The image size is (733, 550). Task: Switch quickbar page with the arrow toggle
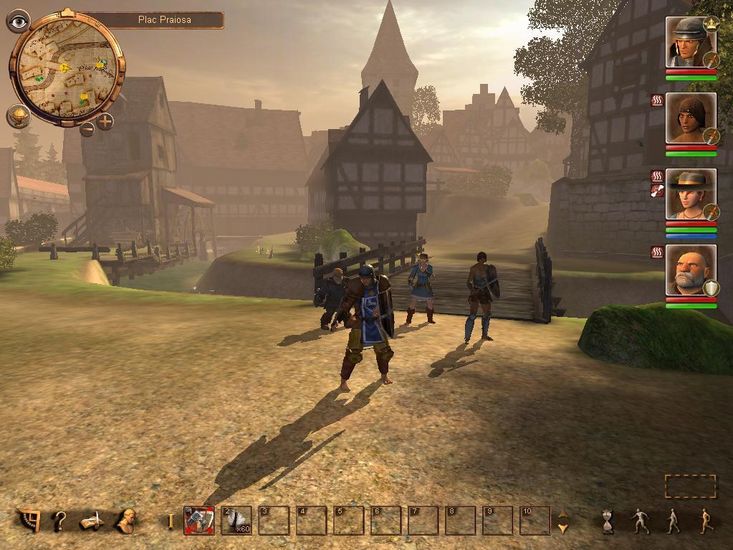(563, 521)
